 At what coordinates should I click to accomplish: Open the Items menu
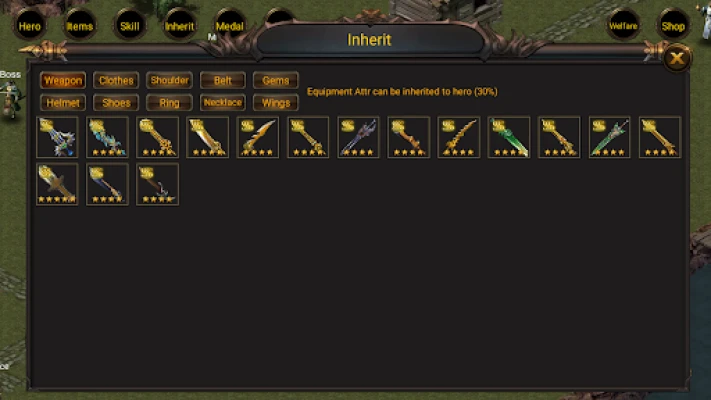(x=79, y=26)
